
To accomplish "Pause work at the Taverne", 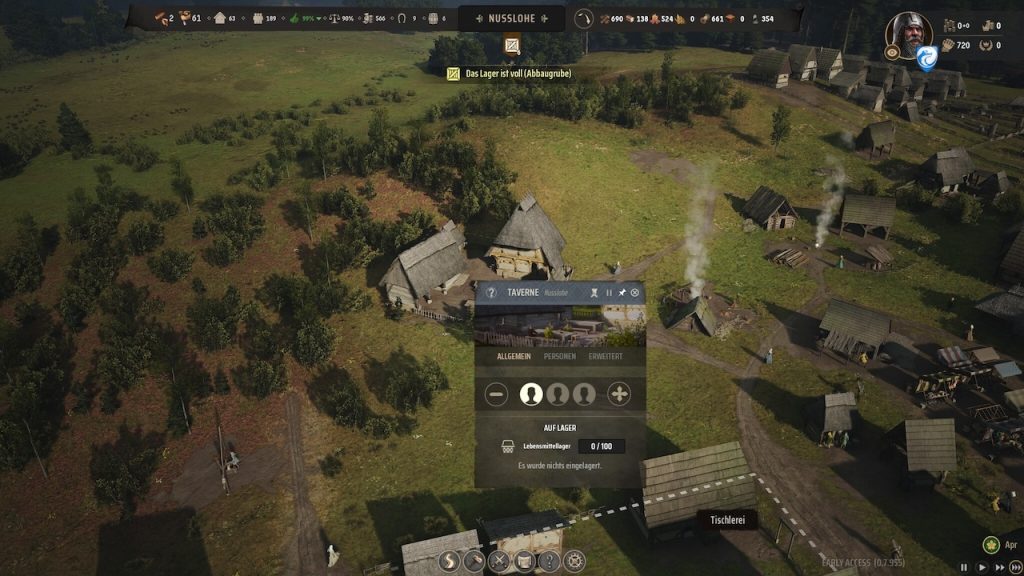I will 608,293.
